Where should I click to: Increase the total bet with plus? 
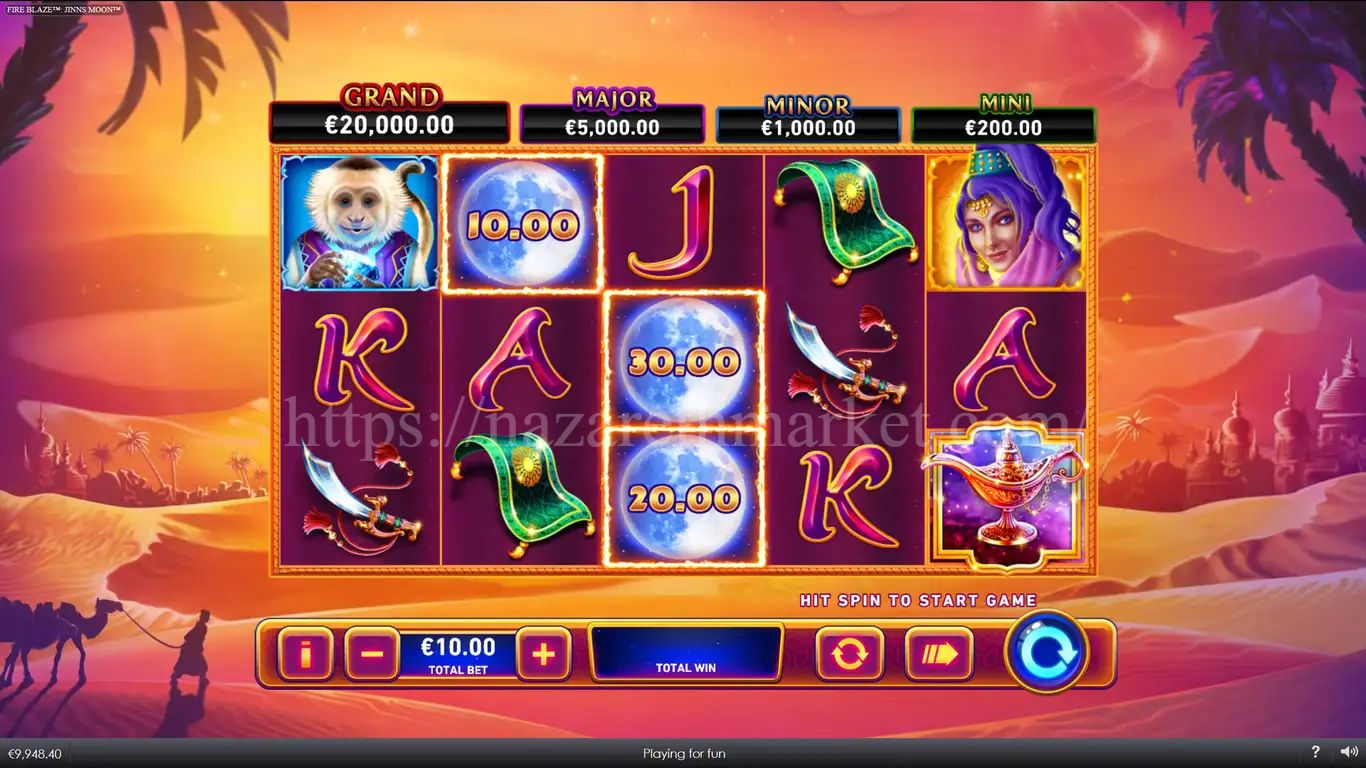(x=543, y=654)
